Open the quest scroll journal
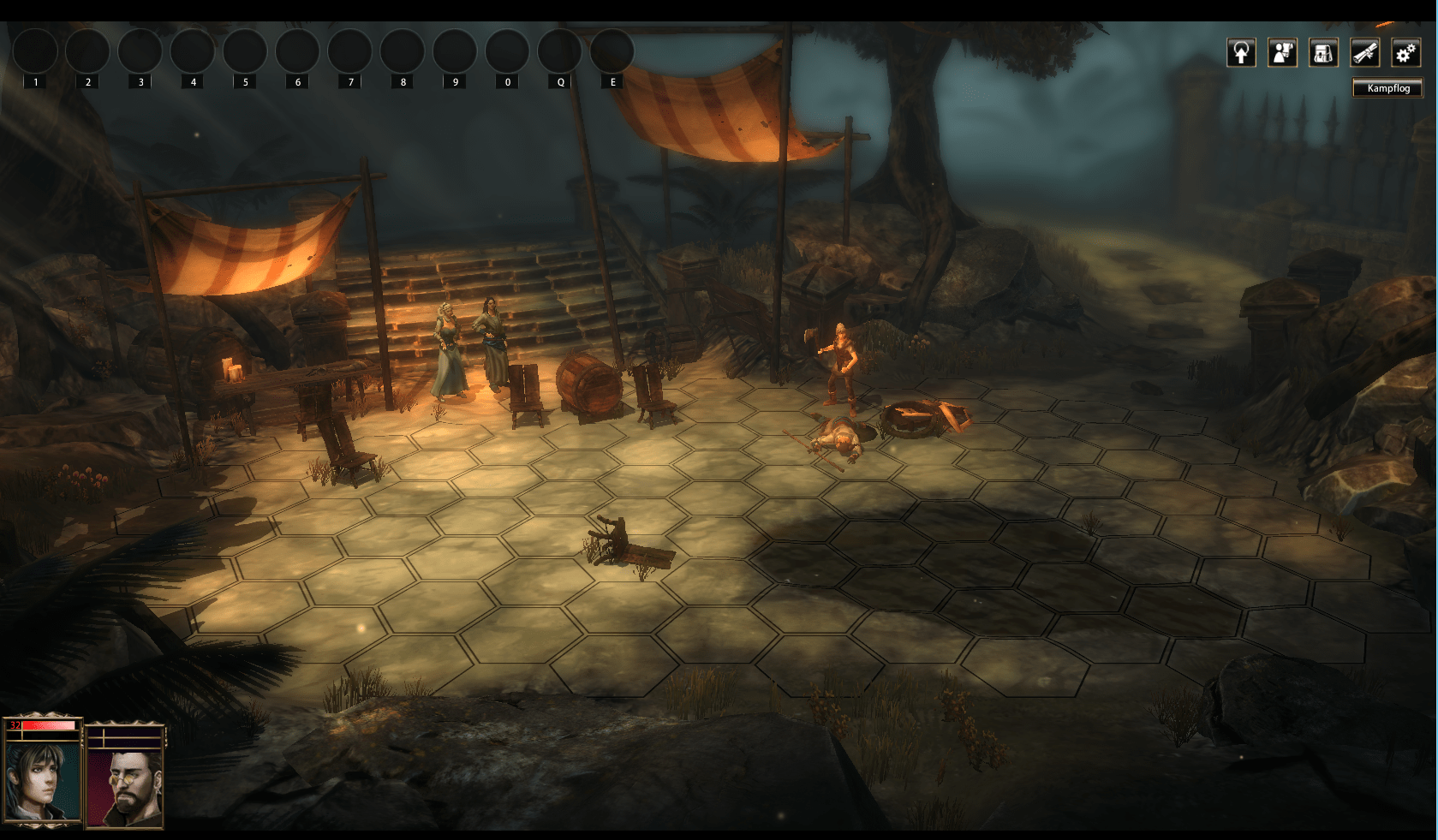This screenshot has height=840, width=1438. 1364,53
